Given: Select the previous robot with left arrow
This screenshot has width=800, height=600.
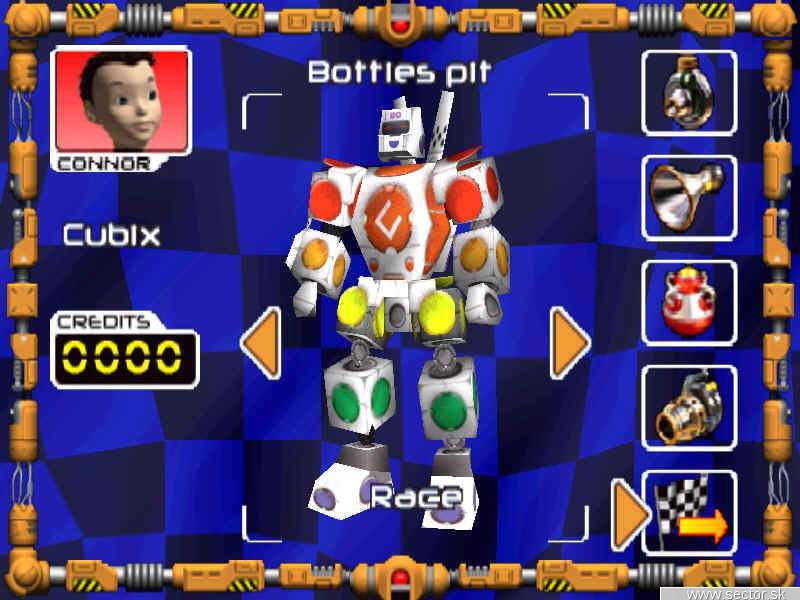Looking at the screenshot, I should click(260, 342).
